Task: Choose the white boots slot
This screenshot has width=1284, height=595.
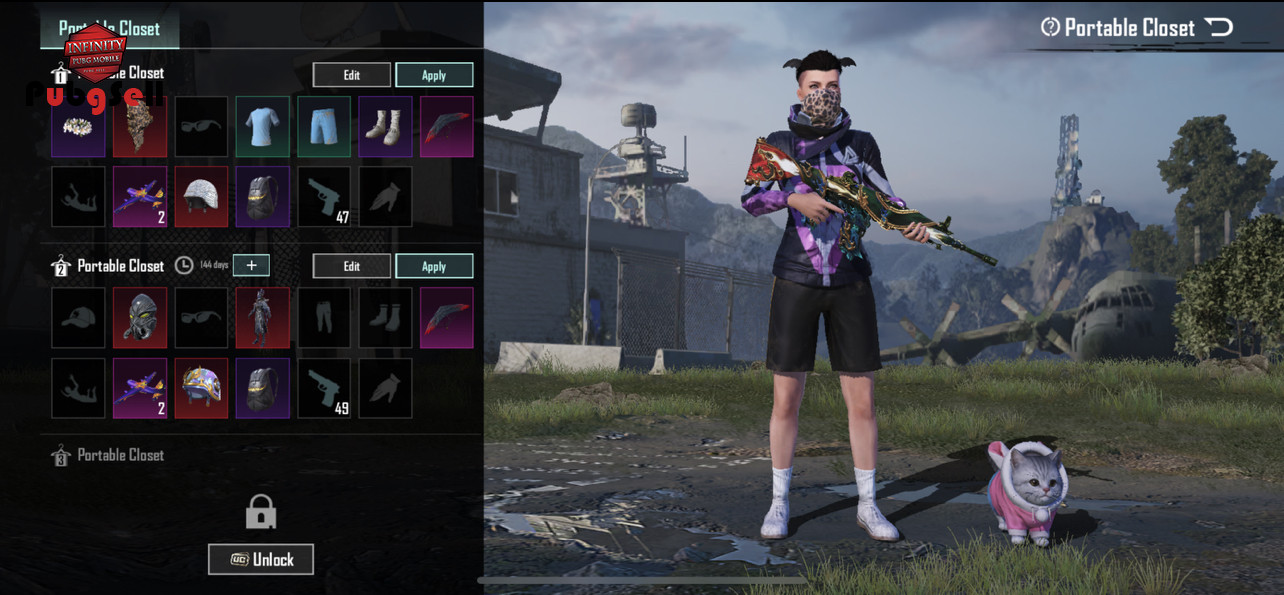Action: pos(385,126)
